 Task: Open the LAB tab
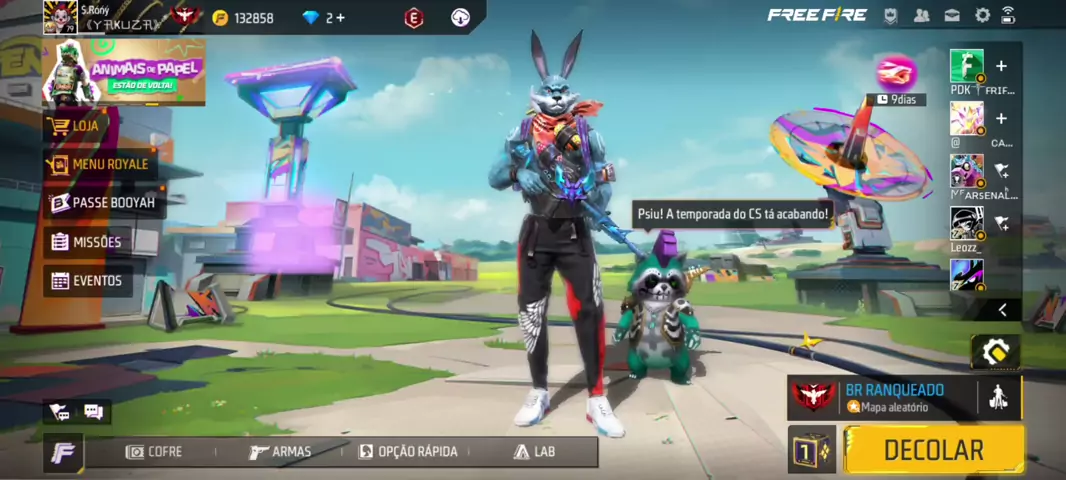click(x=535, y=452)
